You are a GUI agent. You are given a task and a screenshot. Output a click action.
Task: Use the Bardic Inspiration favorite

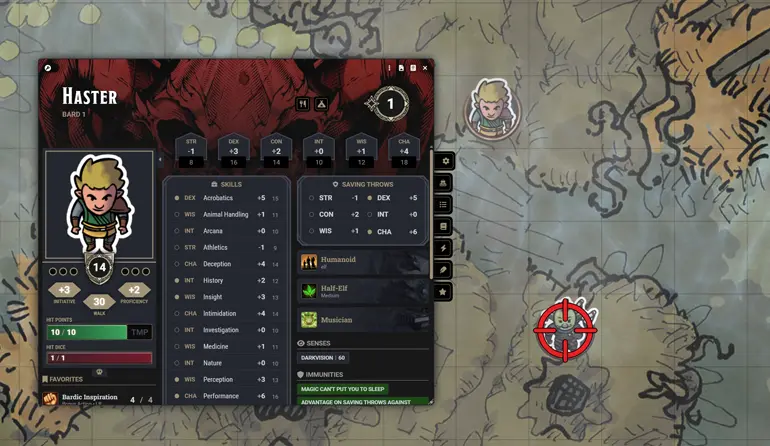click(x=89, y=398)
